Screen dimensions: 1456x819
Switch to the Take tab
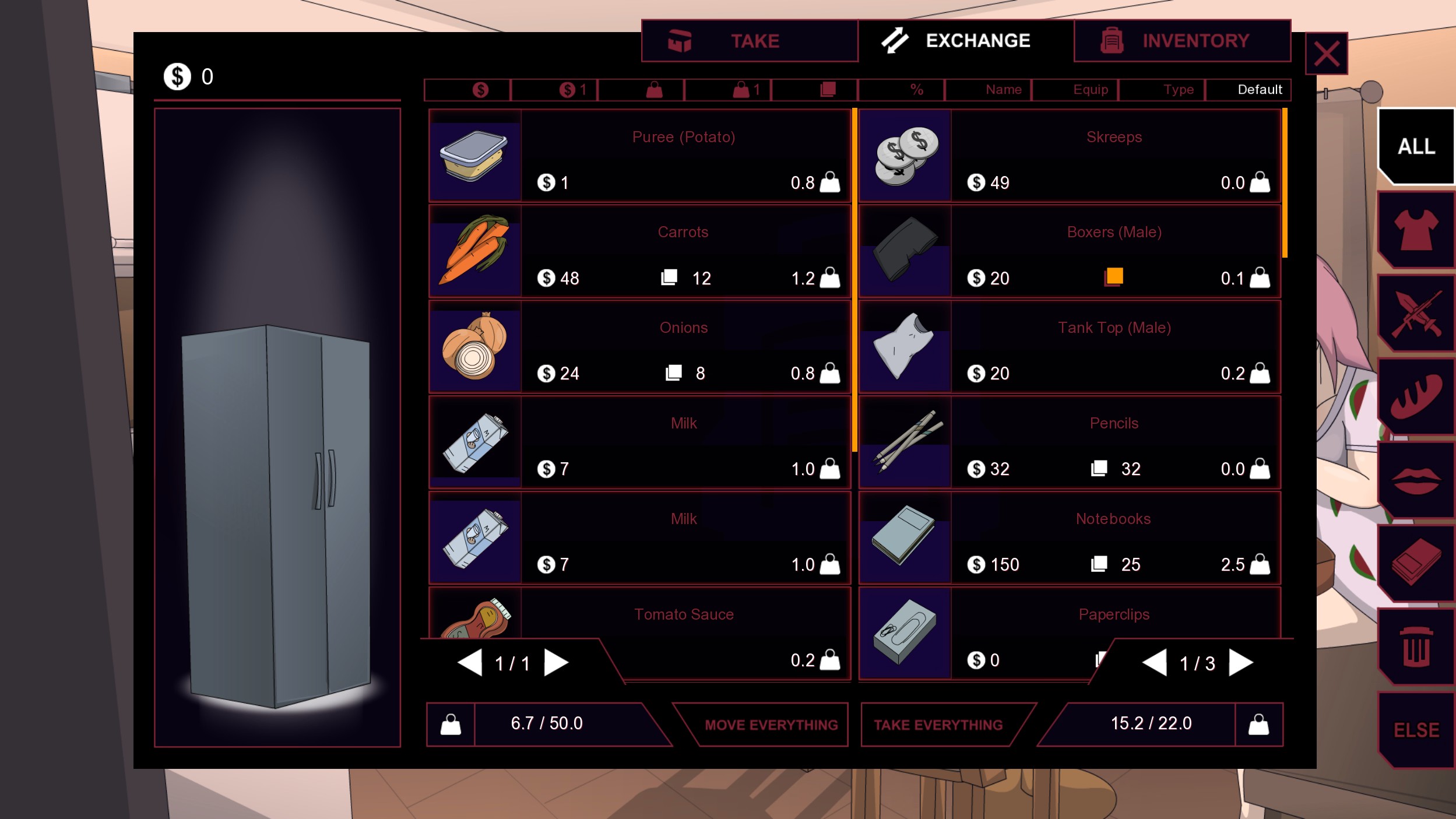(x=750, y=41)
